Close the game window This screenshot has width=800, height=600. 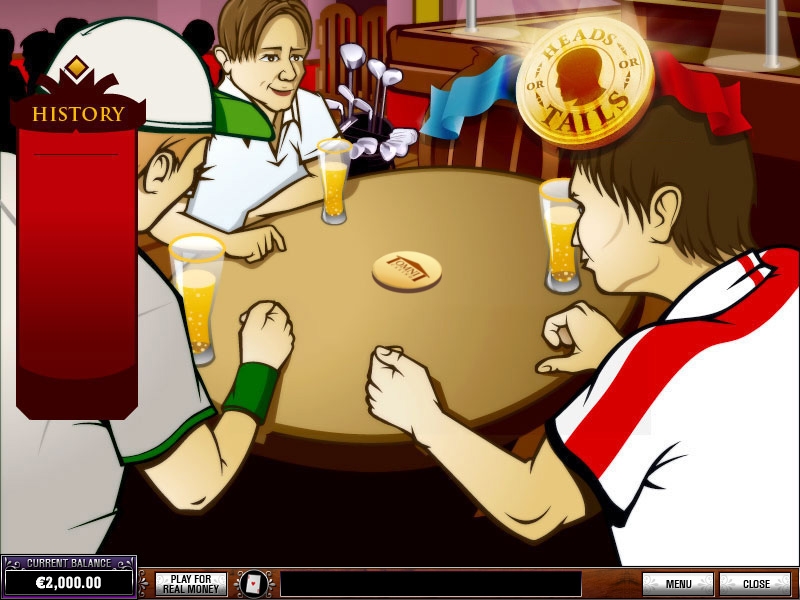[x=755, y=584]
